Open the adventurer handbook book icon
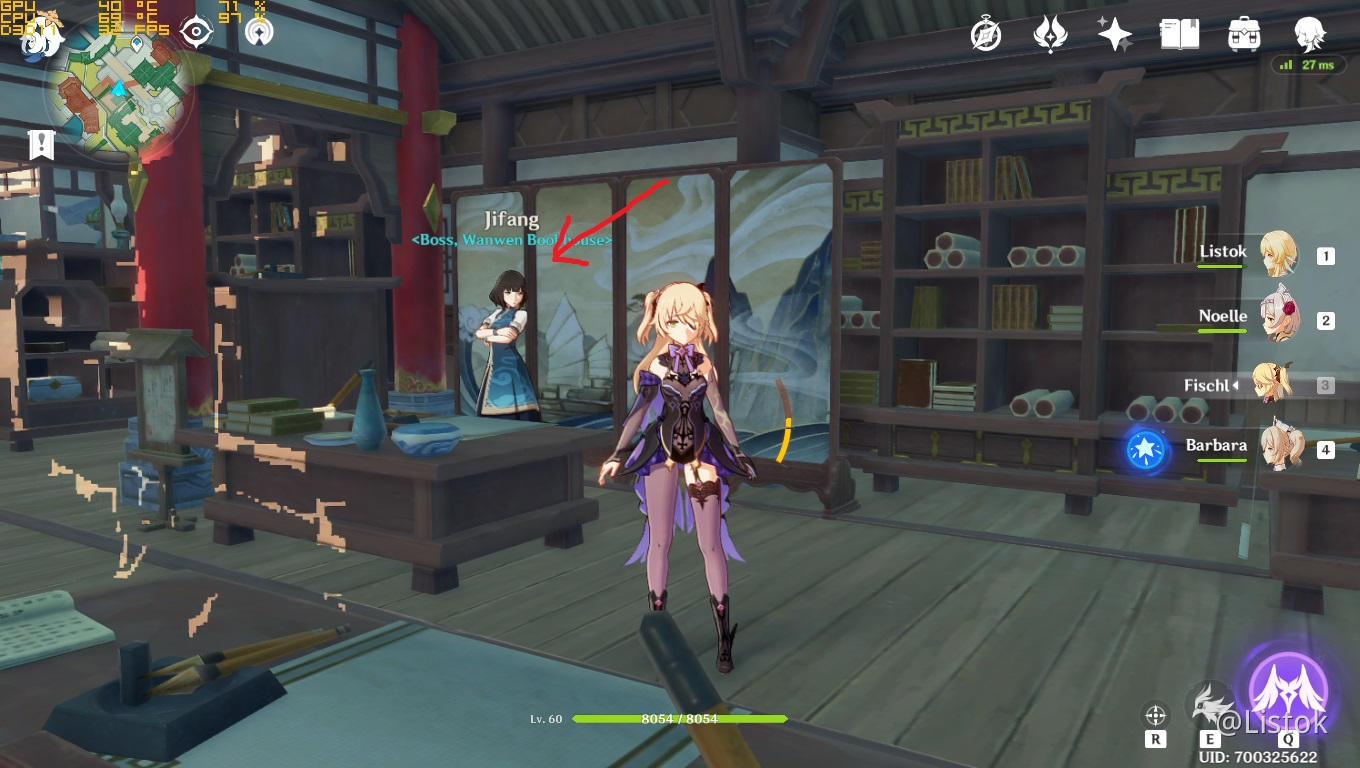 click(1179, 35)
